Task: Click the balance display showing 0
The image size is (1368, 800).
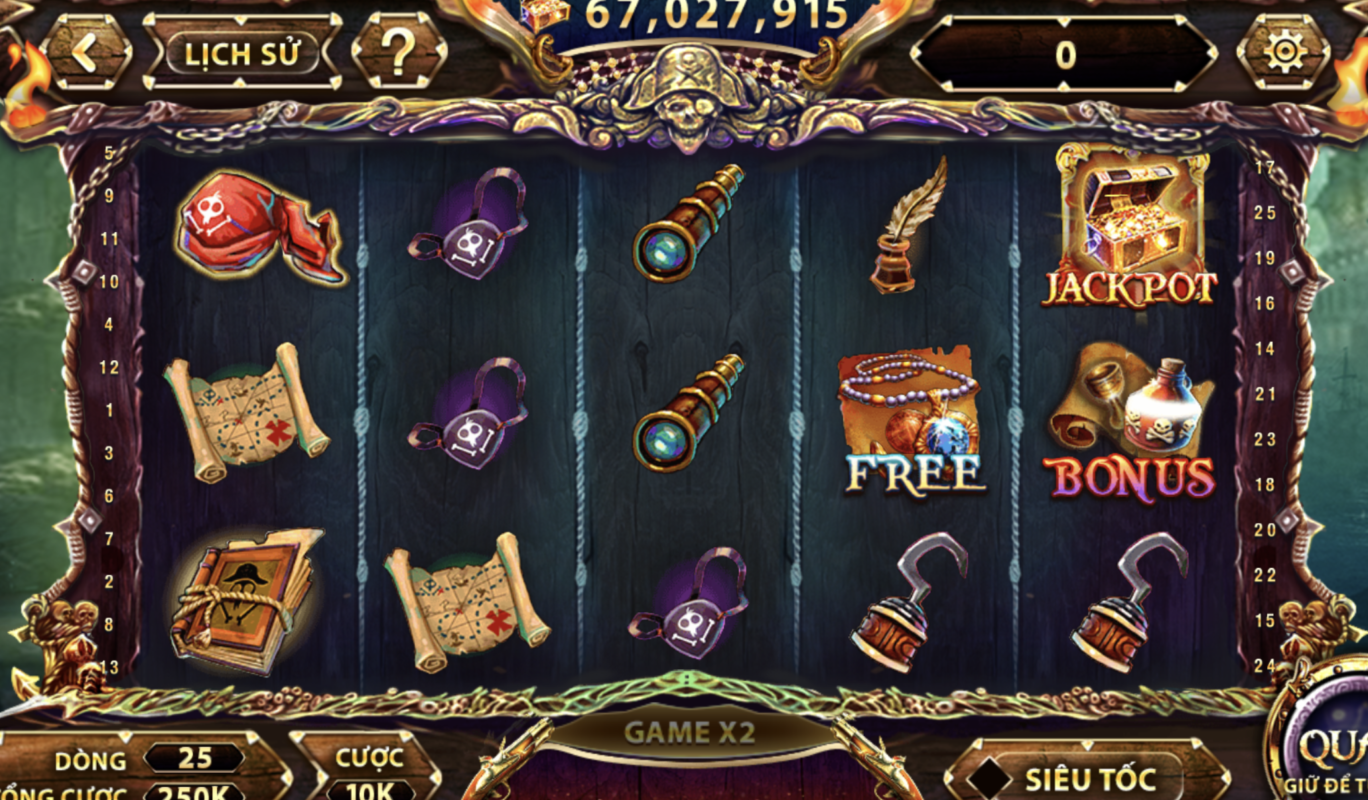Action: point(1065,55)
